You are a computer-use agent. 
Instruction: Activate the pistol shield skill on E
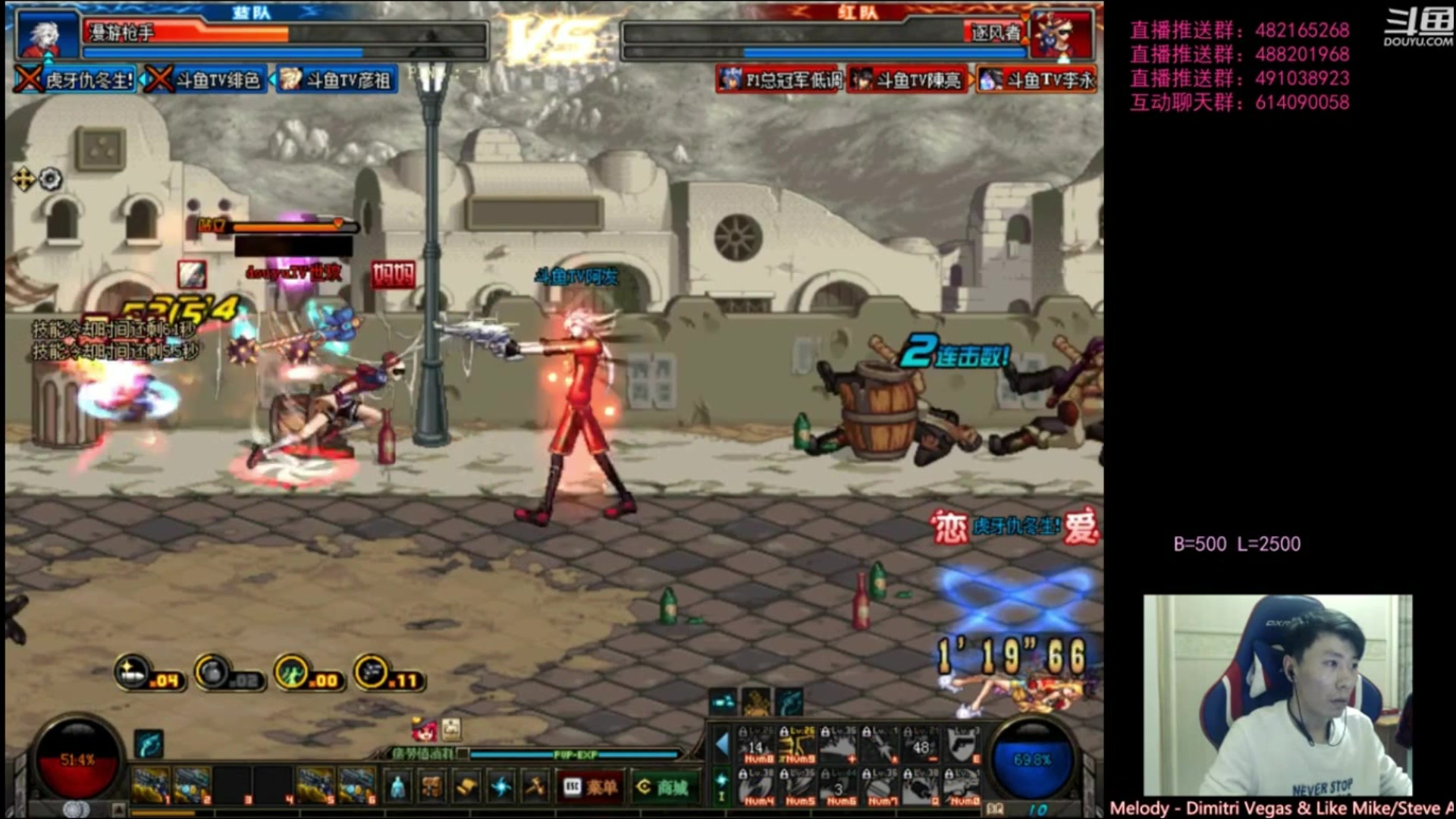point(962,744)
